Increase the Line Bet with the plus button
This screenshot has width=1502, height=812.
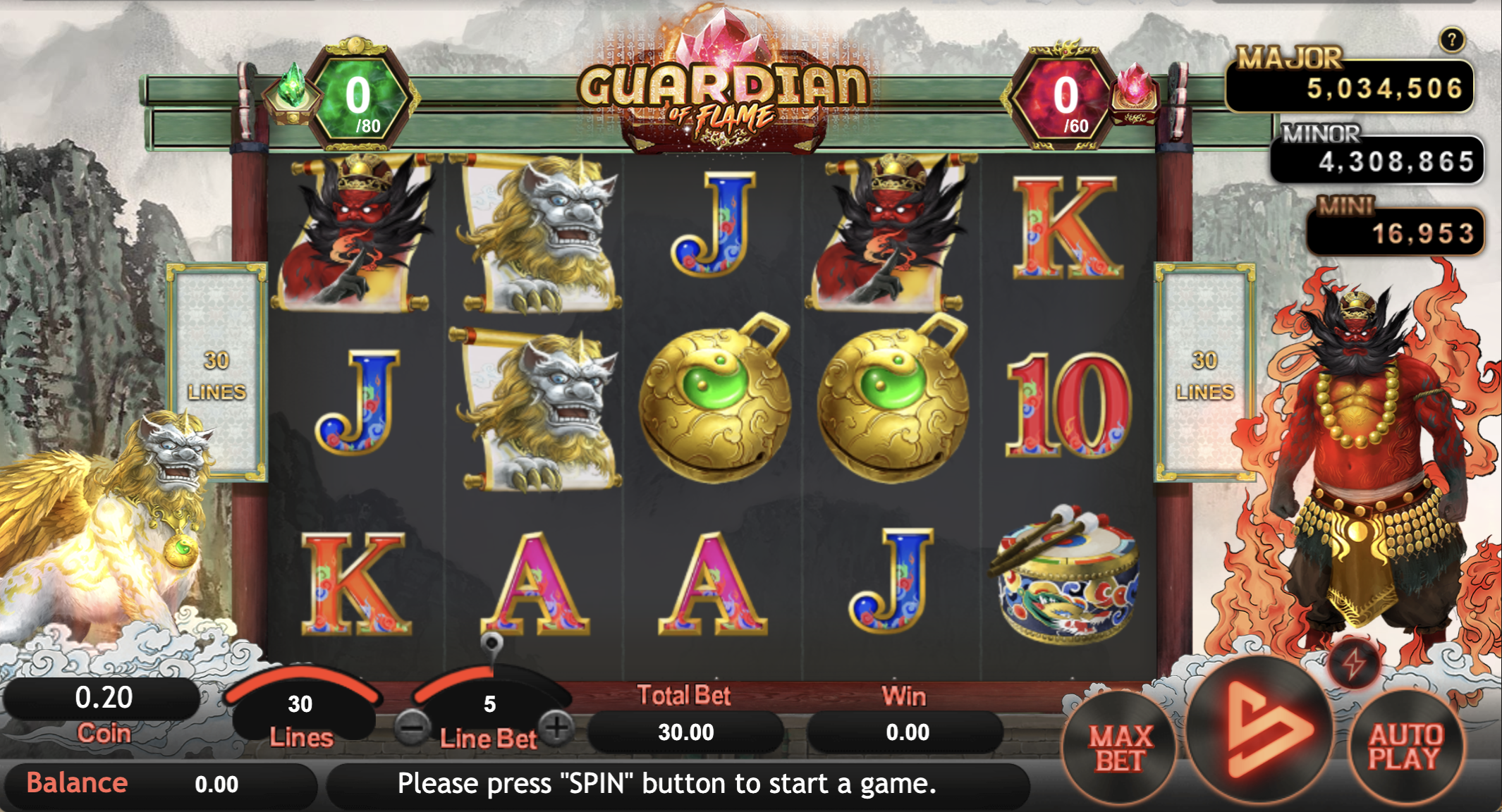click(557, 727)
